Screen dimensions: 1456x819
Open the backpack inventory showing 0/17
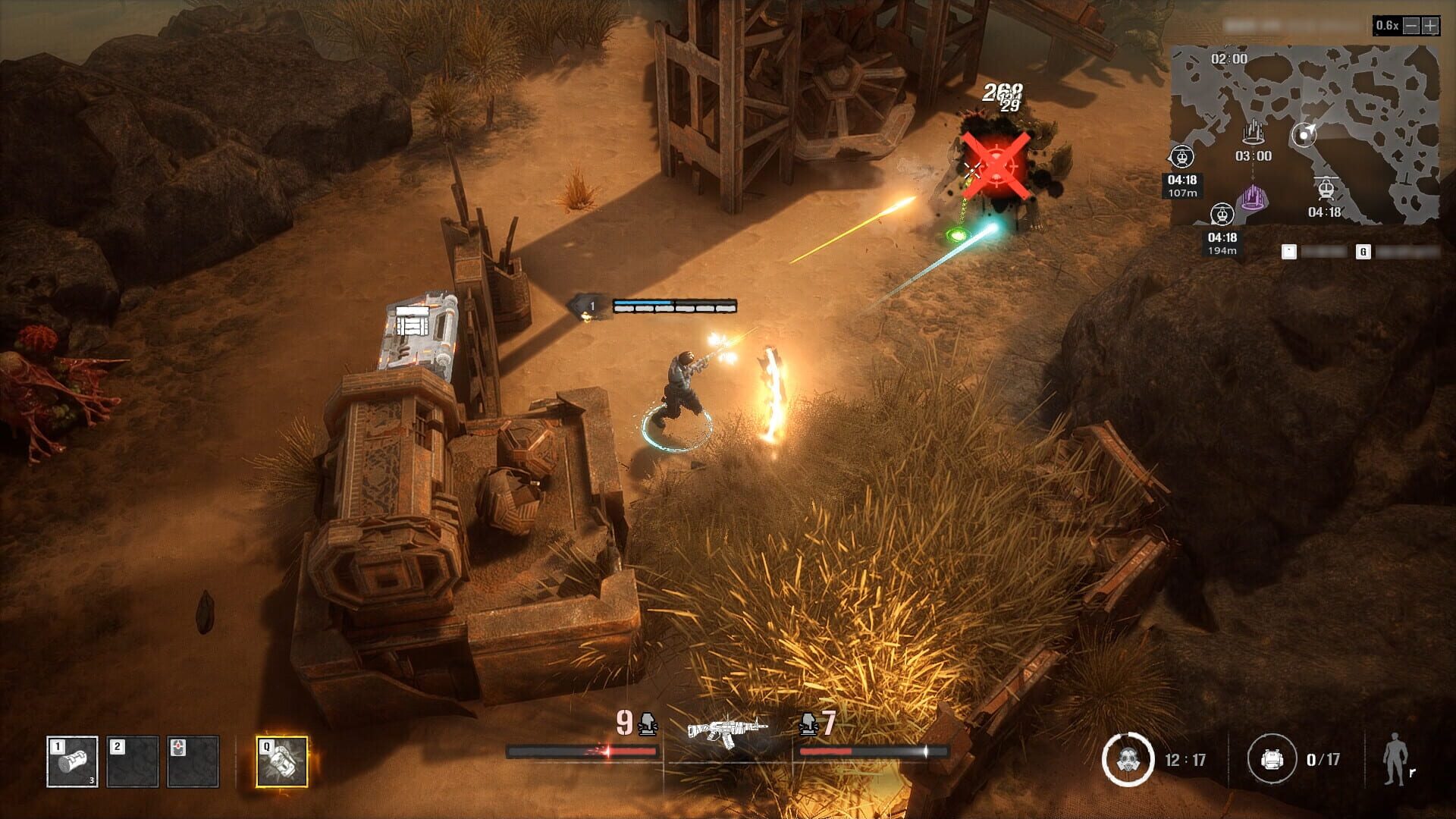[x=1272, y=759]
